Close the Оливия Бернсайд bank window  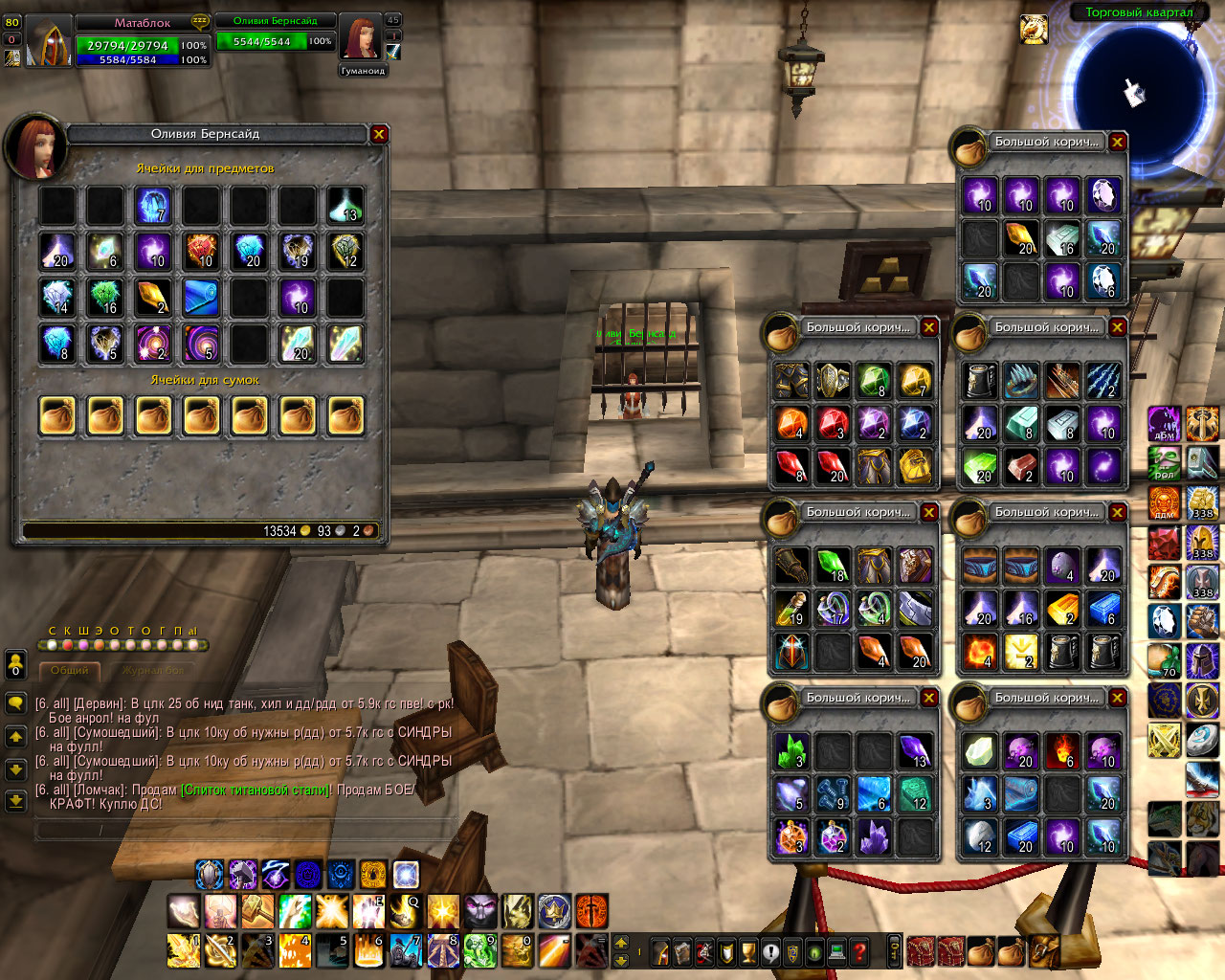pos(379,134)
